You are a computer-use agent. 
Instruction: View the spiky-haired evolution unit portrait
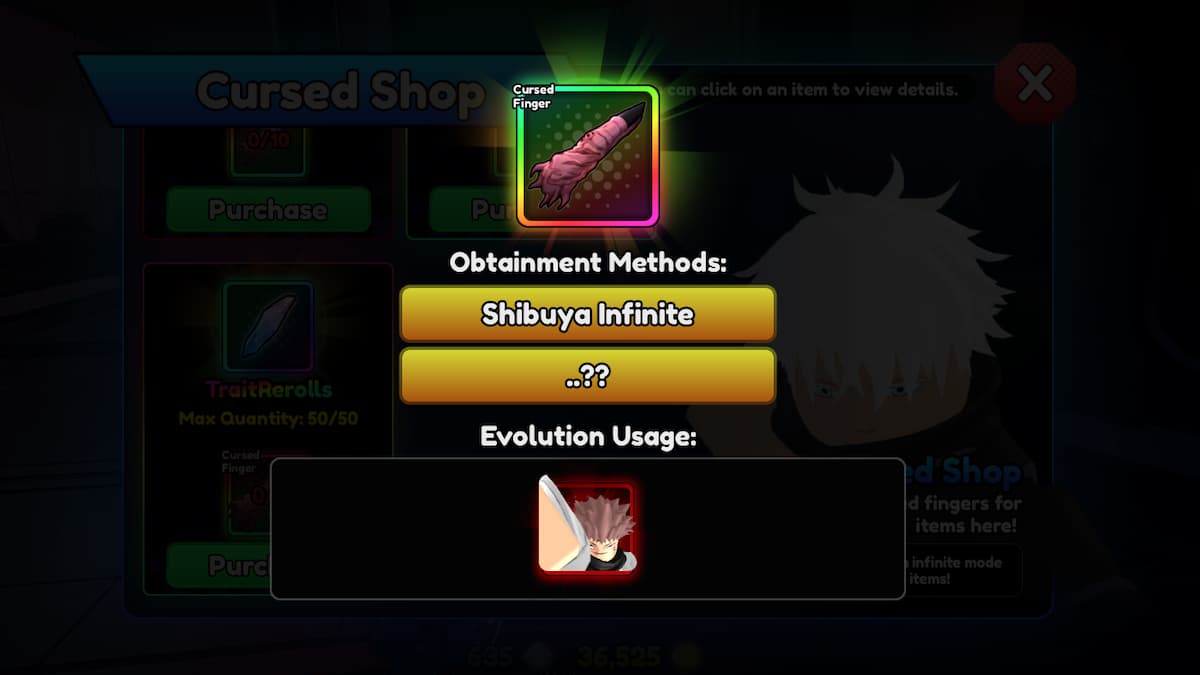587,528
